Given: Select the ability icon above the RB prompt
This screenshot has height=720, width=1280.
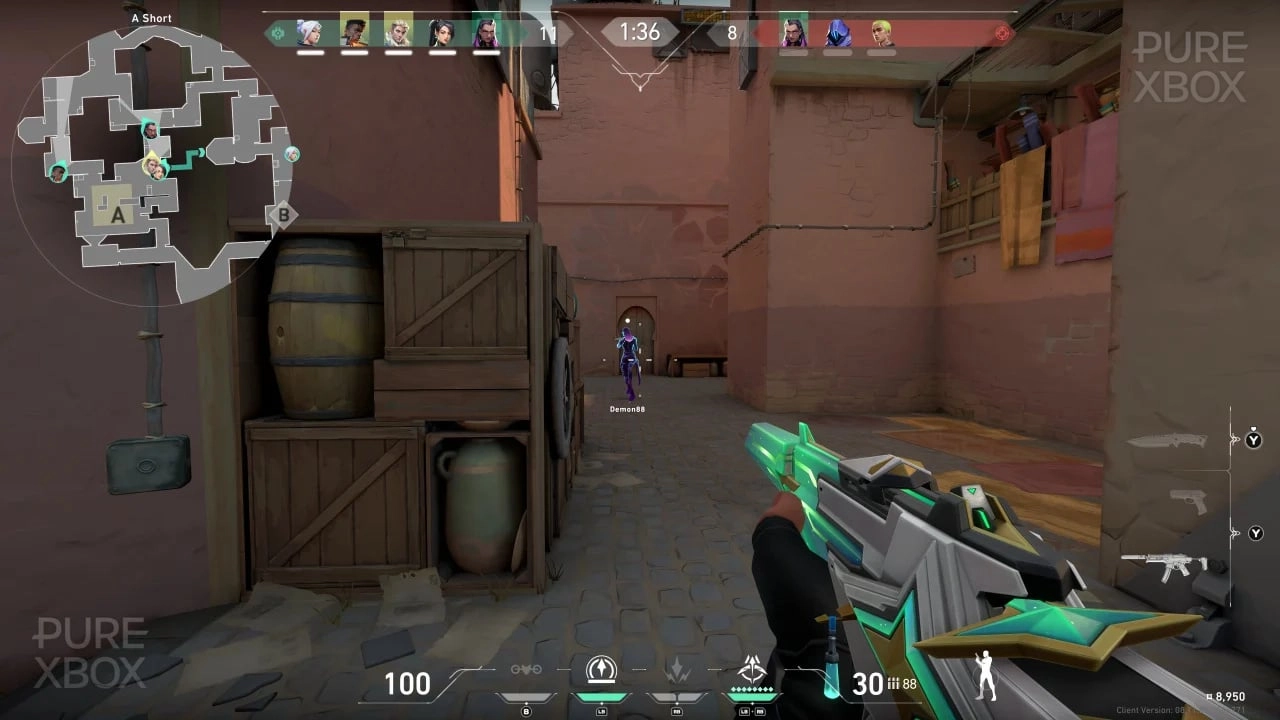Looking at the screenshot, I should [x=678, y=670].
